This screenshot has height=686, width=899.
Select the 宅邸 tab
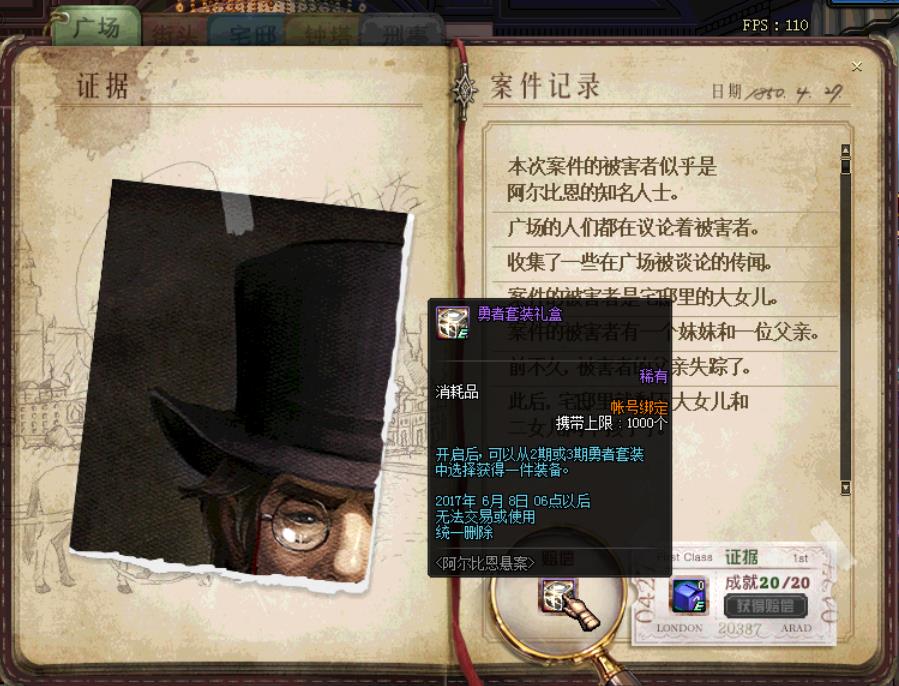(246, 32)
